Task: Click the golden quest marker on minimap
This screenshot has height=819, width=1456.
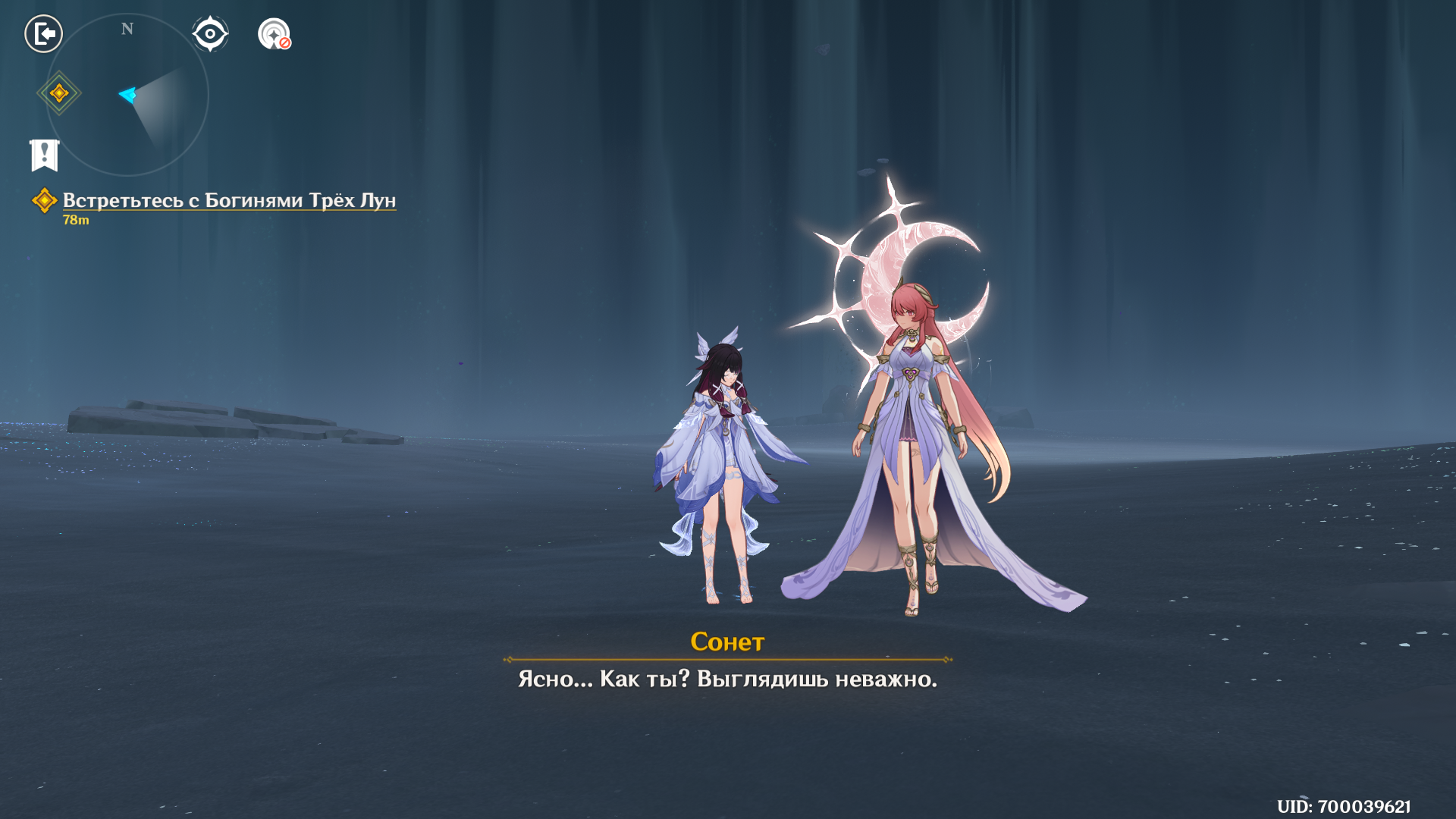Action: click(x=59, y=93)
